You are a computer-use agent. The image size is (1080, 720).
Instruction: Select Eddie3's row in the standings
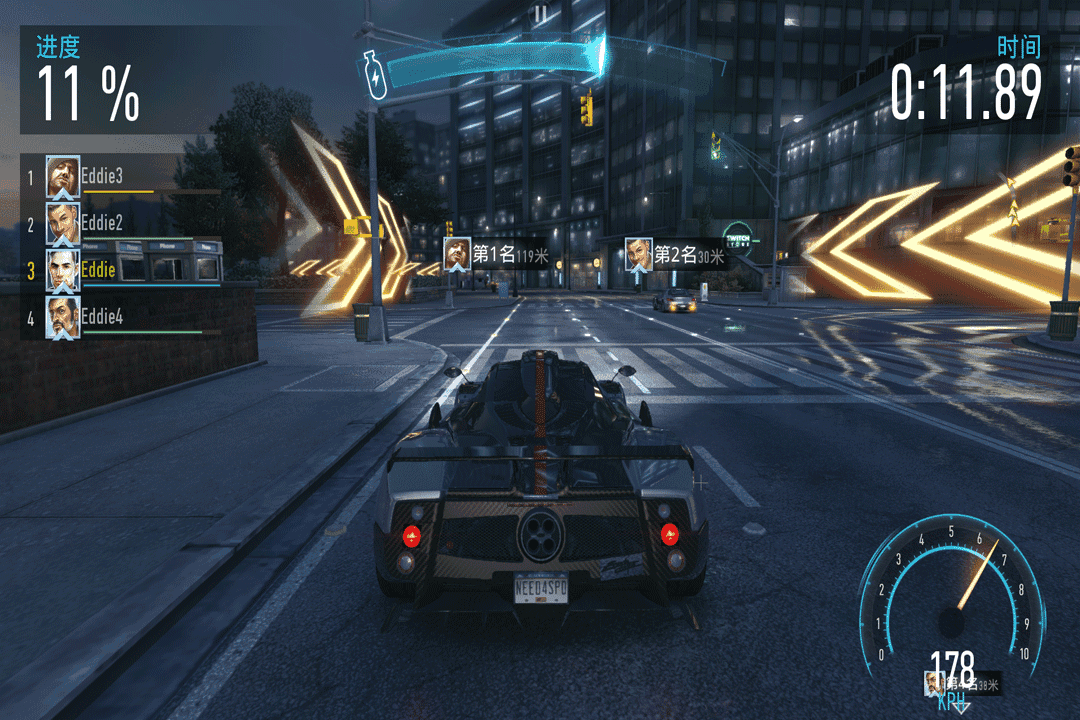[x=120, y=177]
